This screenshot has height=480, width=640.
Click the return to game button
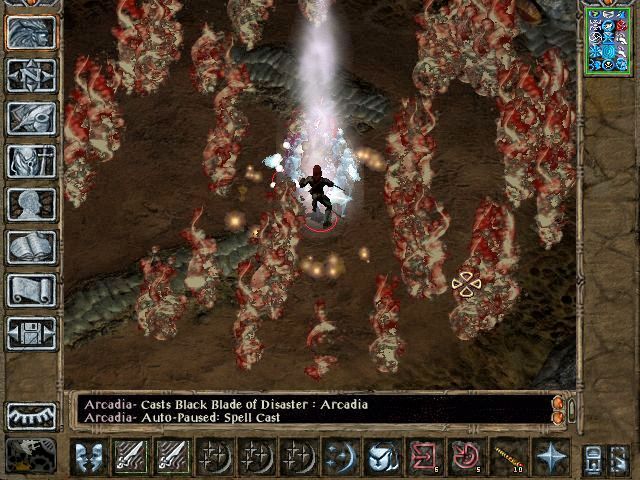(31, 32)
